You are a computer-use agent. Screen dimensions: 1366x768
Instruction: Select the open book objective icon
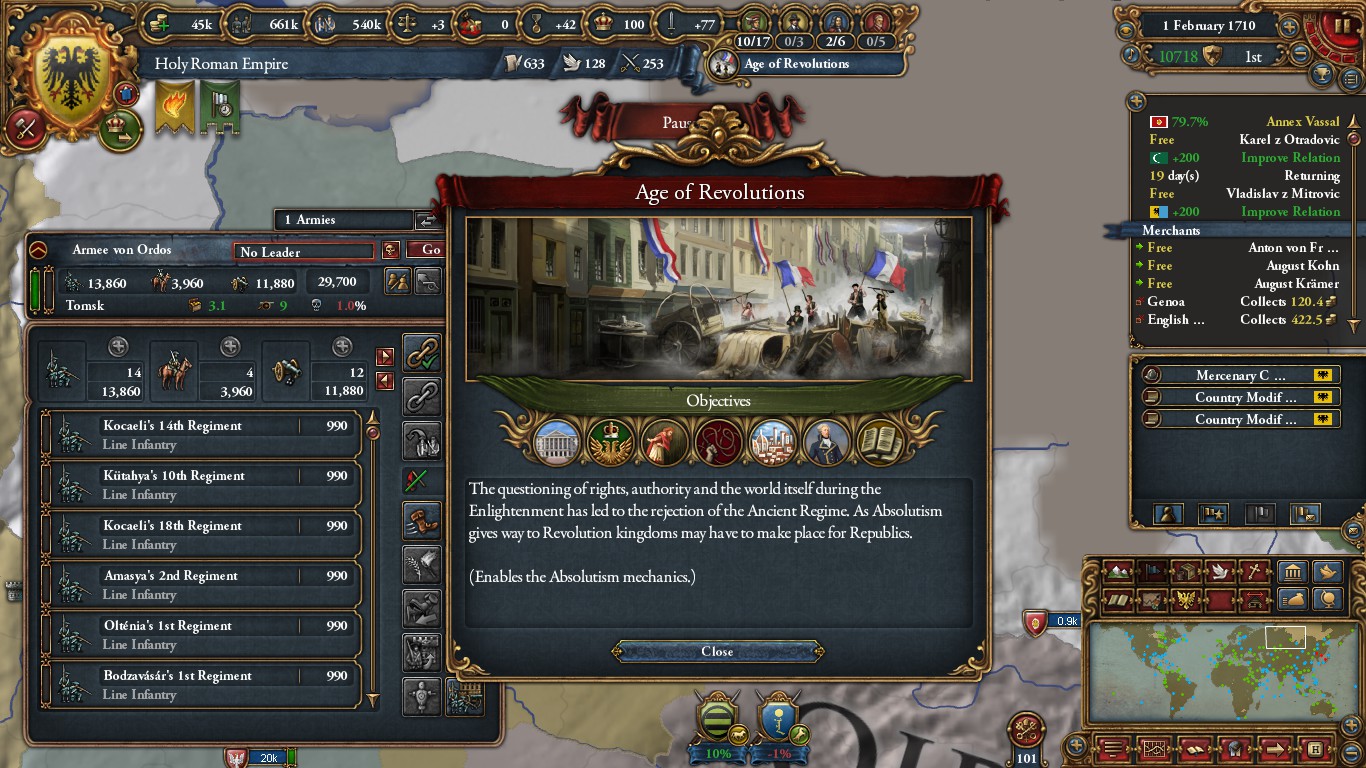click(x=881, y=441)
